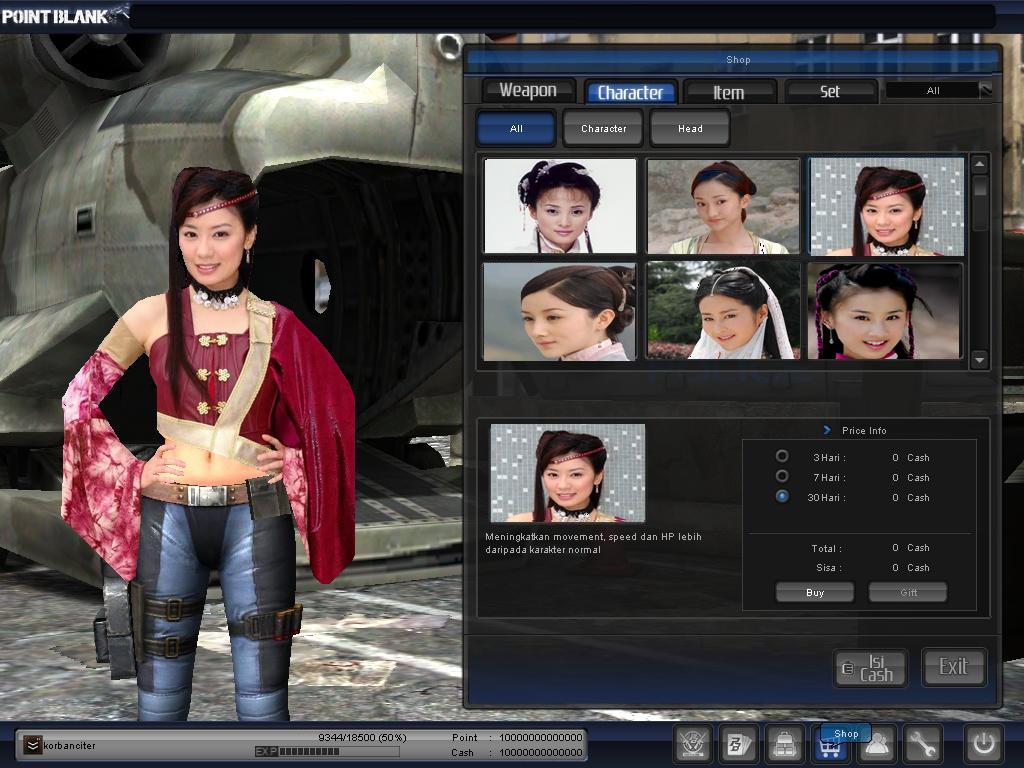Open the clan emblem icon
The image size is (1024, 768).
(692, 744)
